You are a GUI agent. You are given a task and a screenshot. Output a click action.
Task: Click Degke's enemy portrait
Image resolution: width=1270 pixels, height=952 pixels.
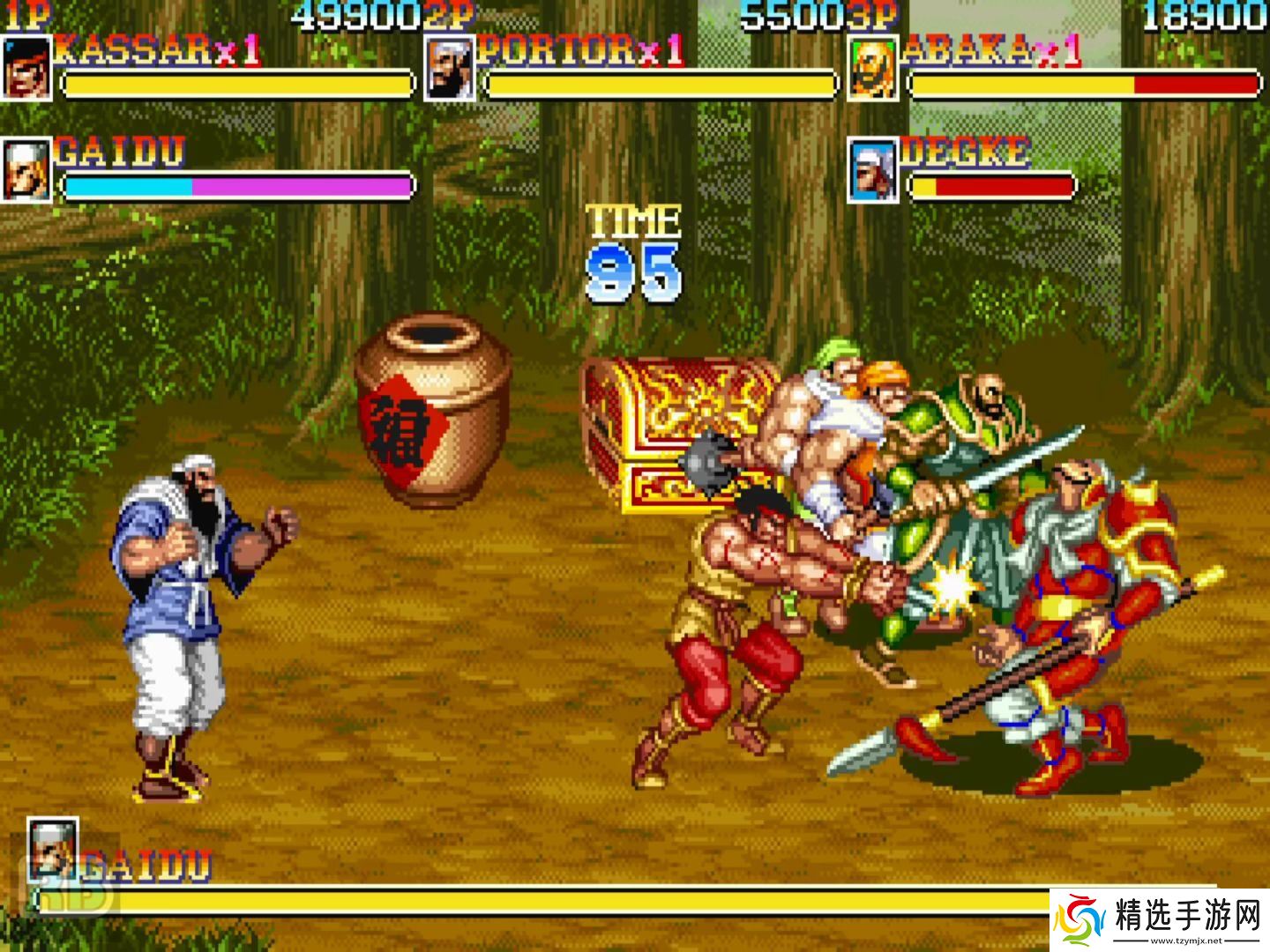873,168
